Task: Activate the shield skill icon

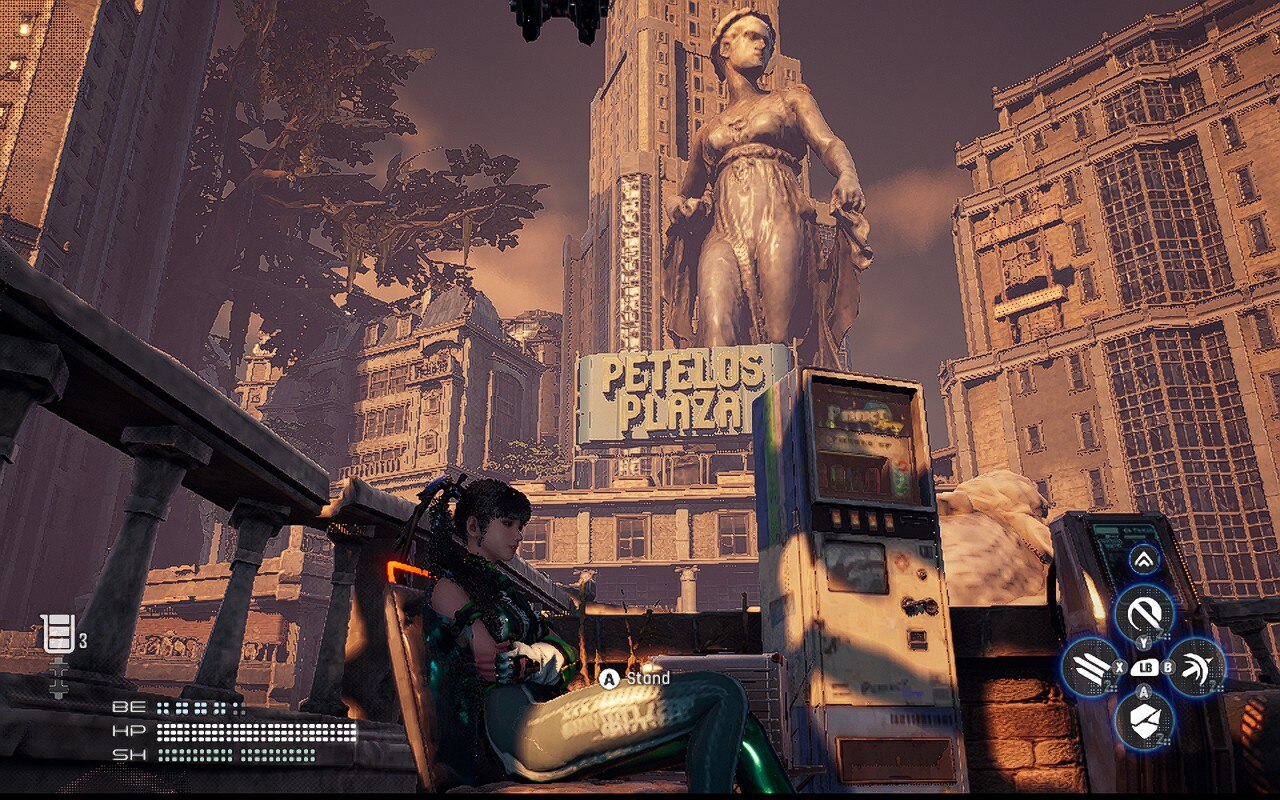Action: coord(1144,720)
